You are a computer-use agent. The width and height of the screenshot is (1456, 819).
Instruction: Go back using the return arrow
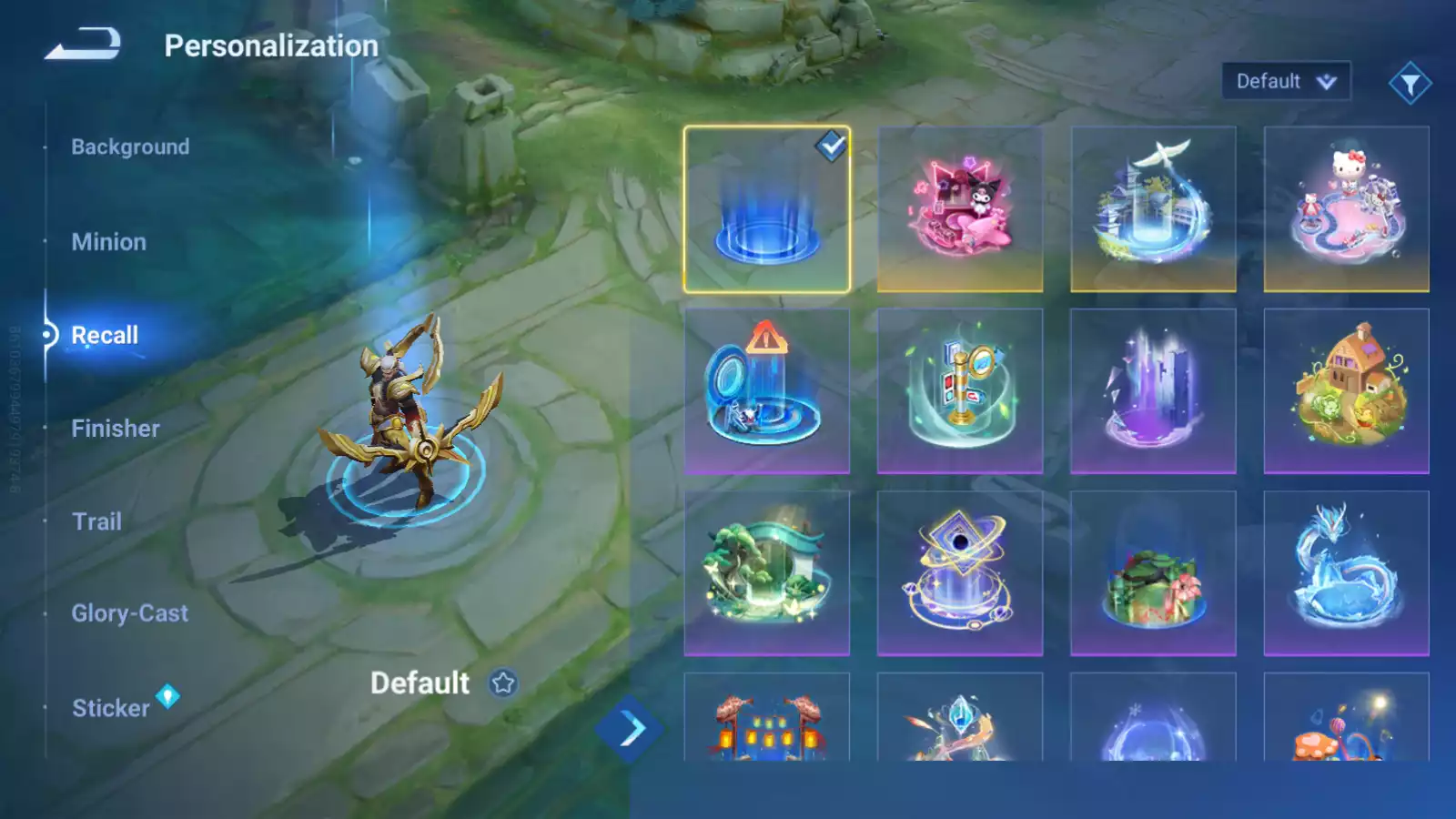pos(83,44)
